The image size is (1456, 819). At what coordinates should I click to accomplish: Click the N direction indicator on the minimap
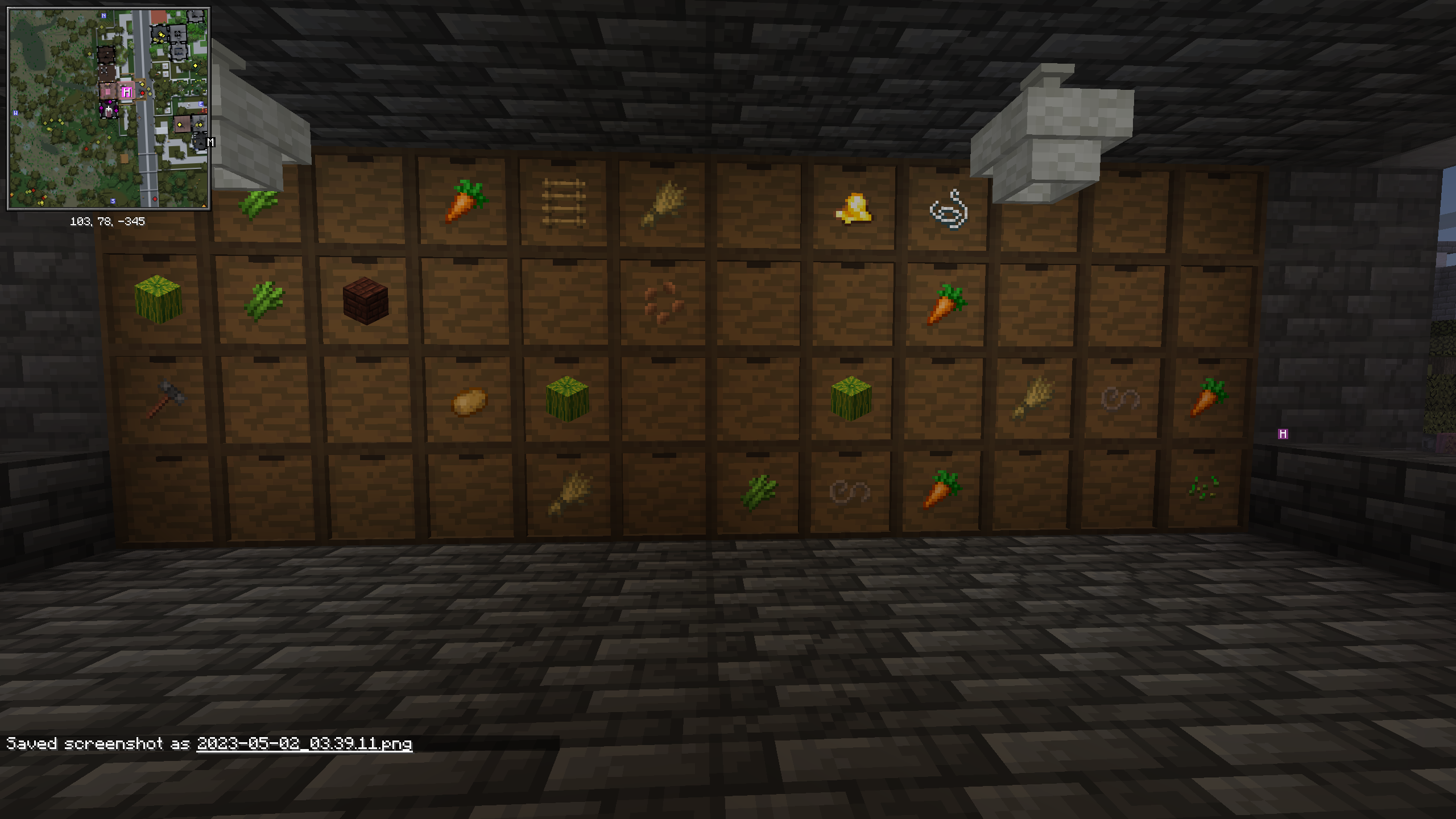103,16
